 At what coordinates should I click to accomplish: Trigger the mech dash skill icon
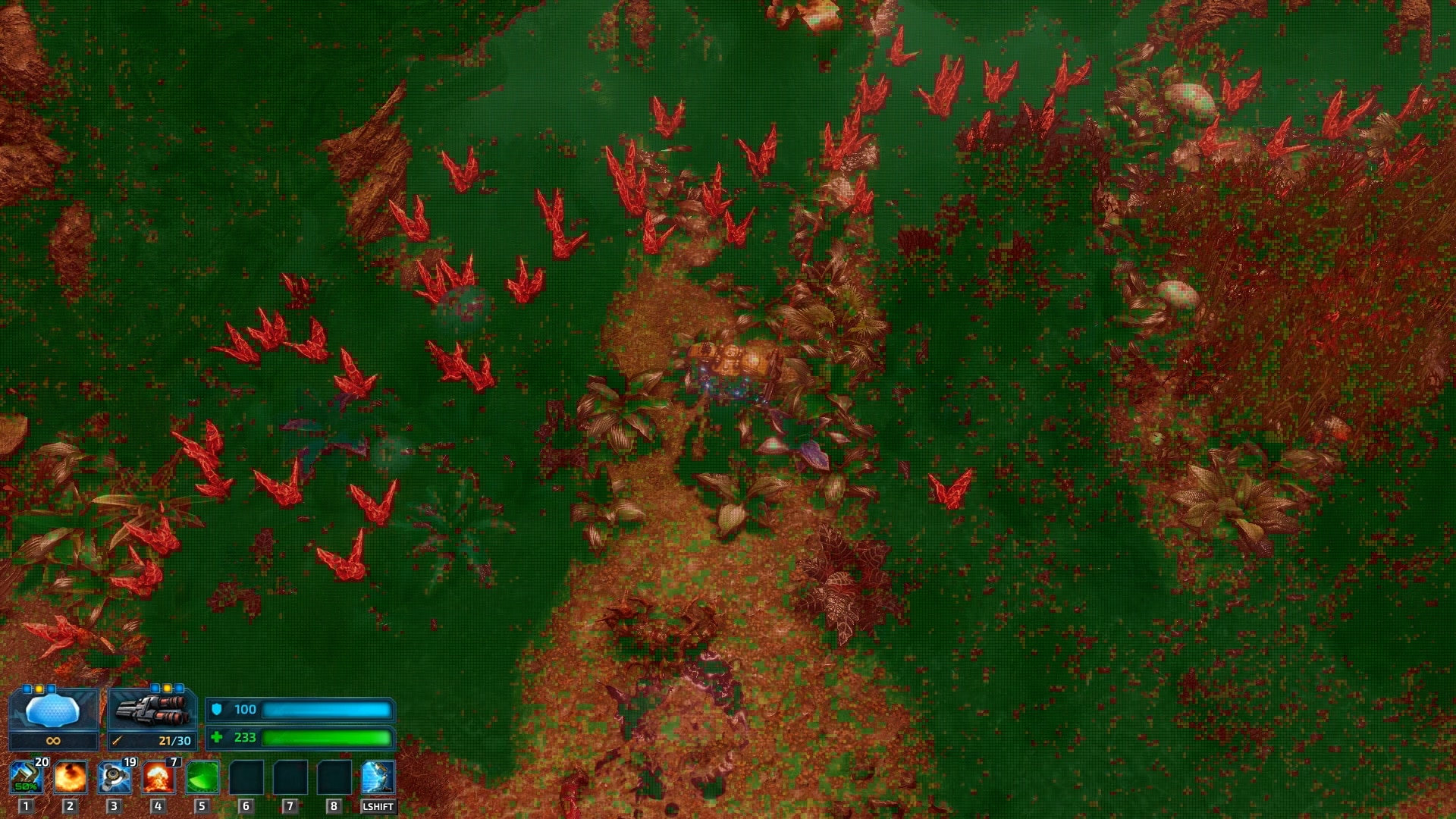378,777
